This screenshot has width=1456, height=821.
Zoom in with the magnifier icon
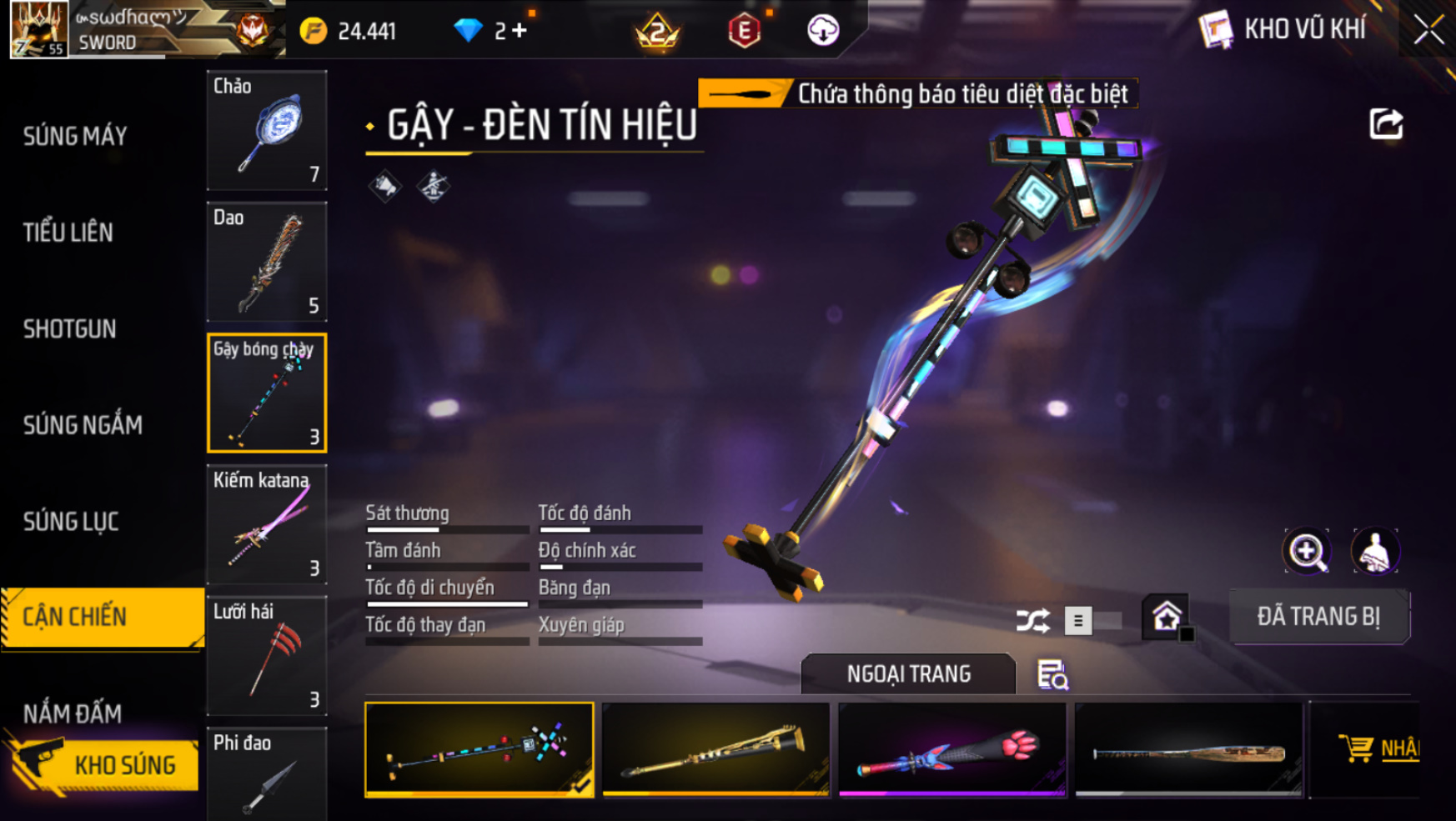coord(1306,551)
